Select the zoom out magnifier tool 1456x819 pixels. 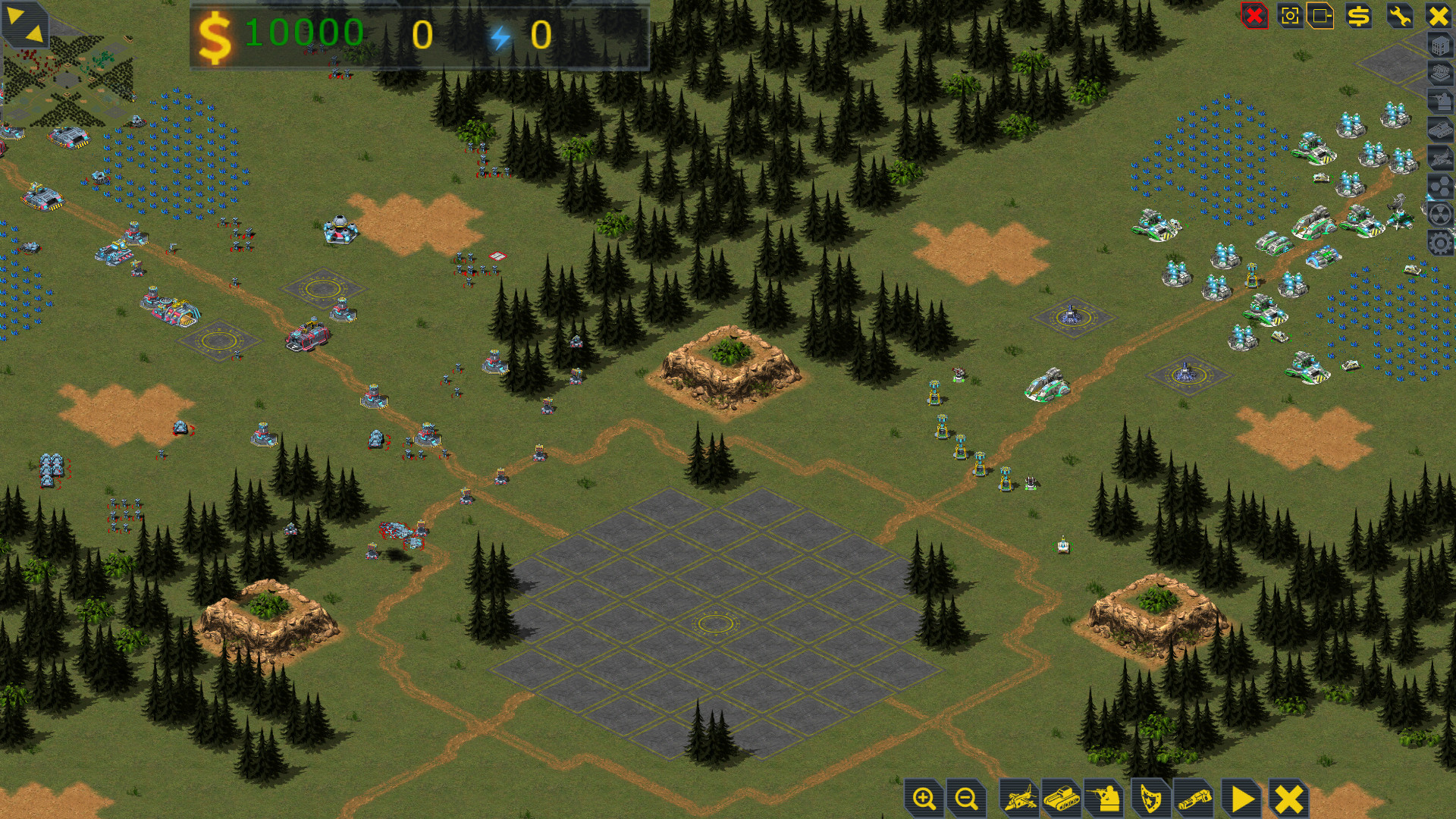click(x=965, y=798)
